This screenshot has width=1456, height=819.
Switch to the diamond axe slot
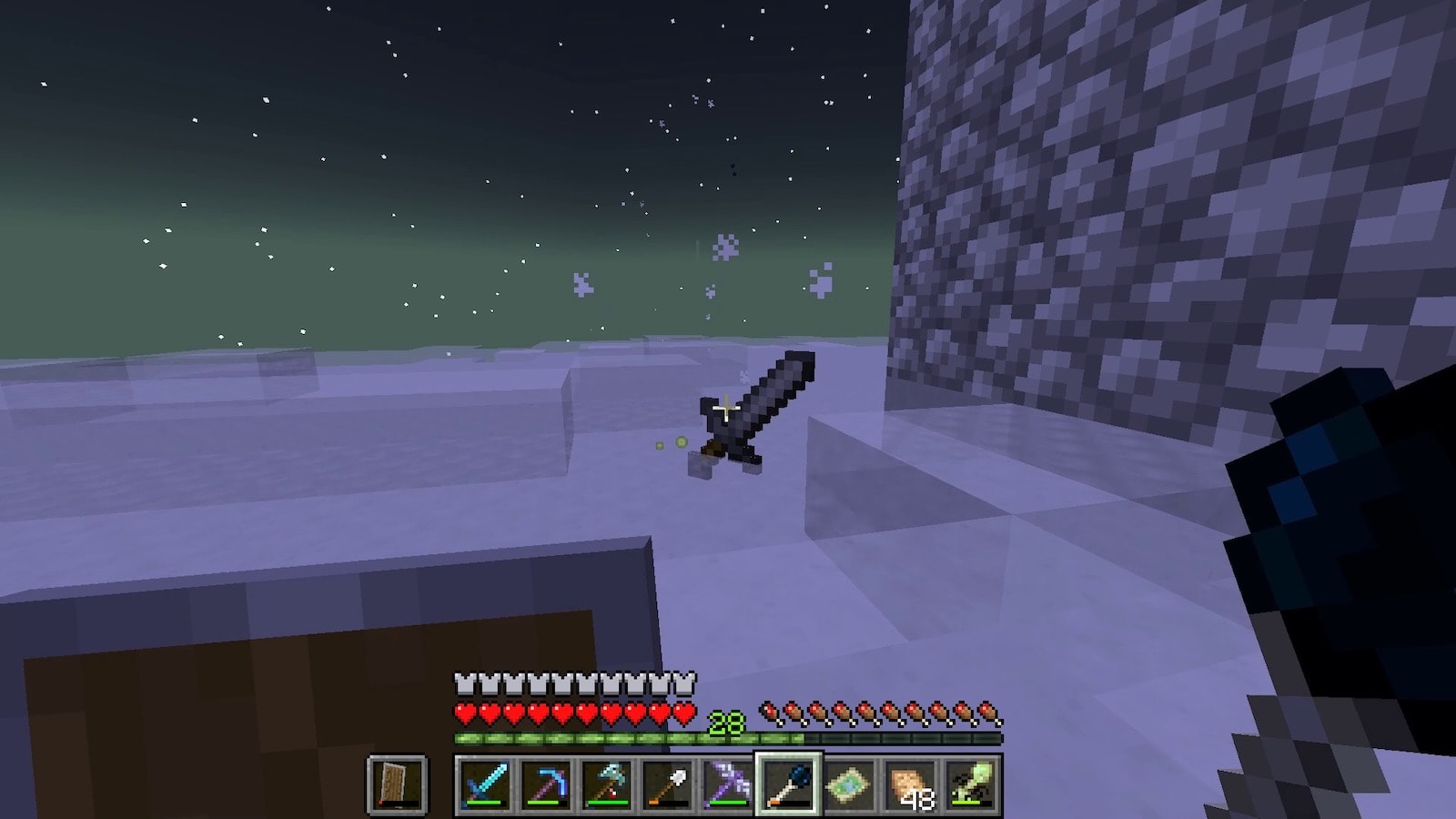(x=606, y=784)
